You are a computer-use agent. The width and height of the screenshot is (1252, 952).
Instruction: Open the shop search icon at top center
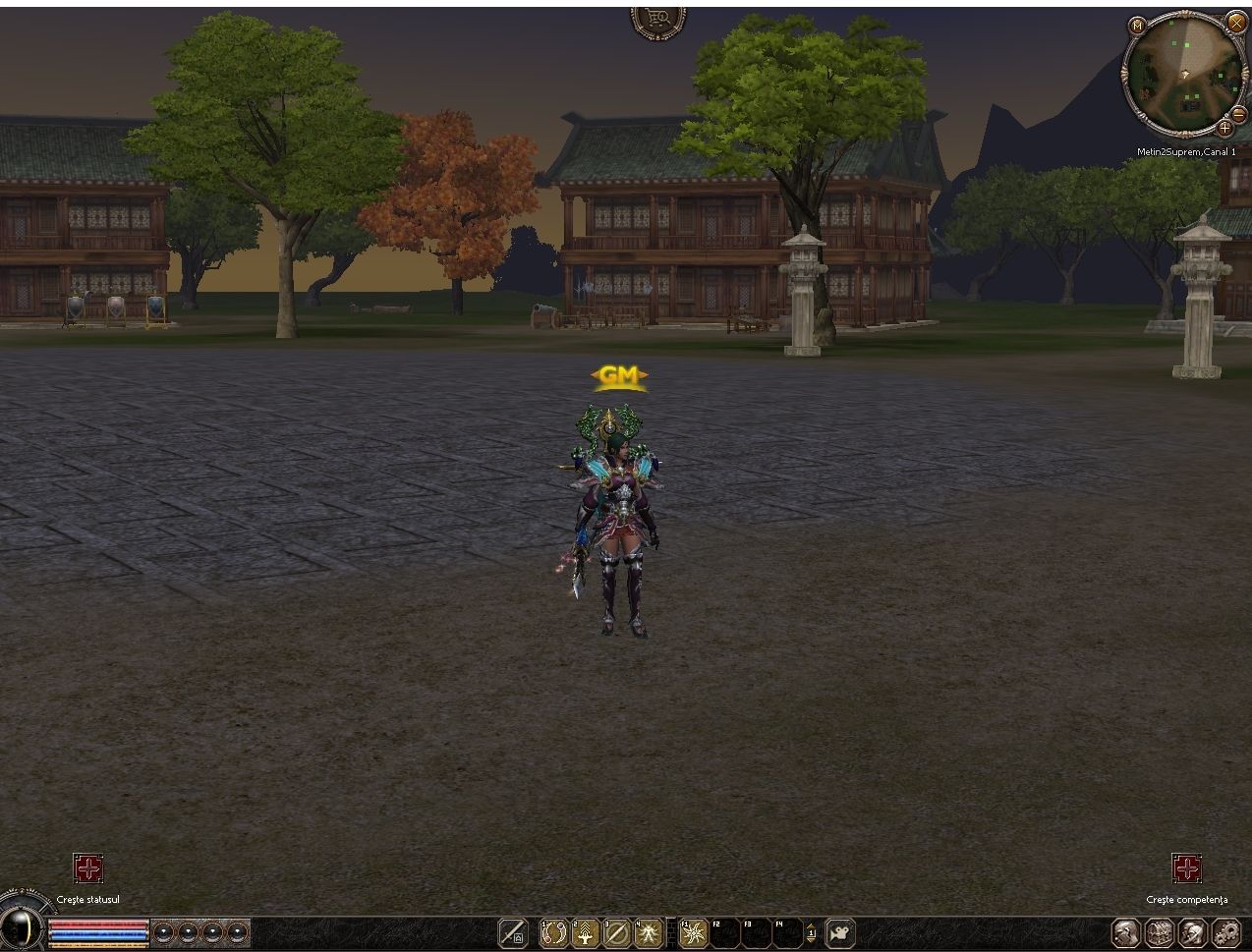point(657,18)
